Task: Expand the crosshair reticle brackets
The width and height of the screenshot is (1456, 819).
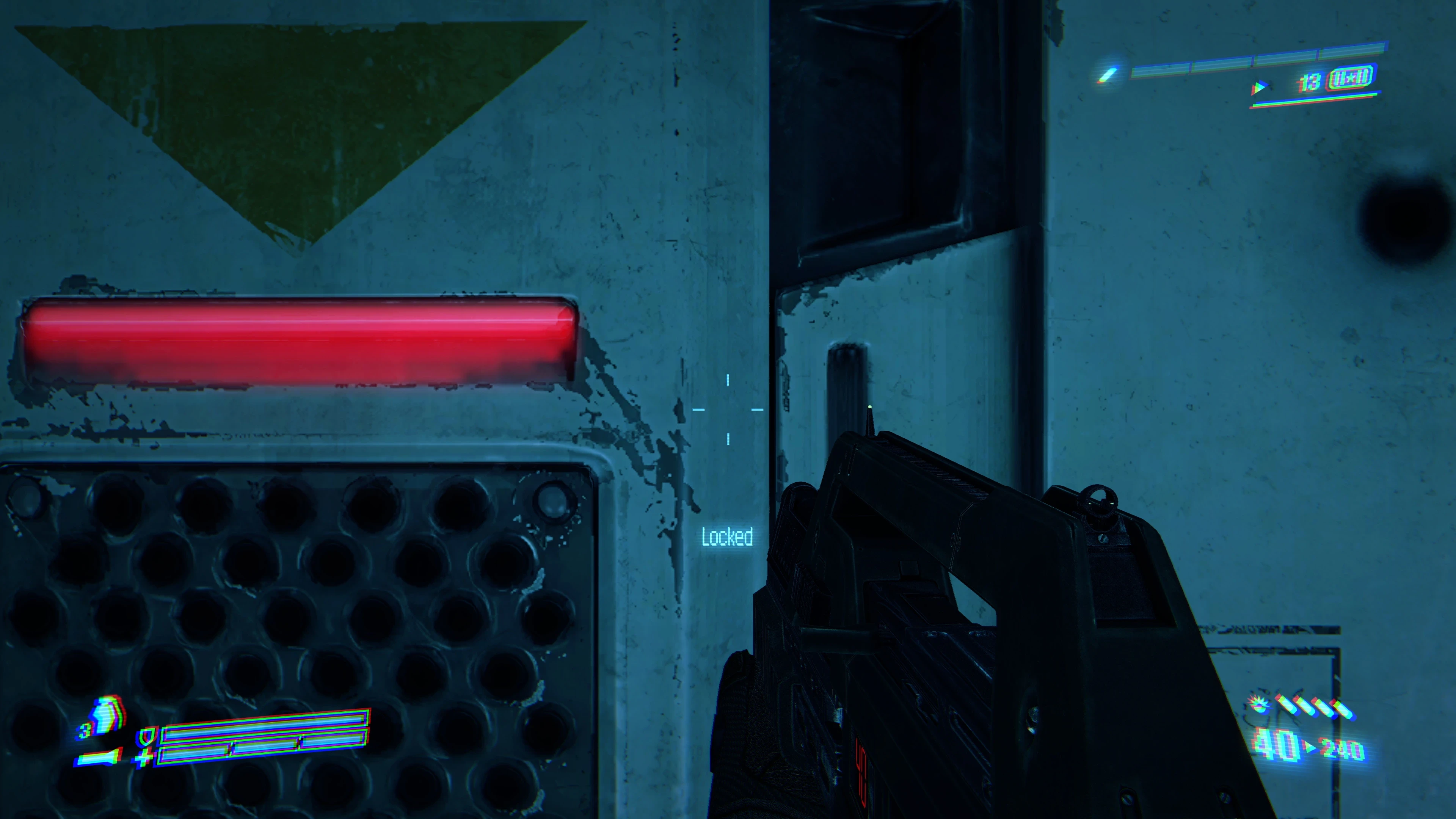Action: (728, 410)
